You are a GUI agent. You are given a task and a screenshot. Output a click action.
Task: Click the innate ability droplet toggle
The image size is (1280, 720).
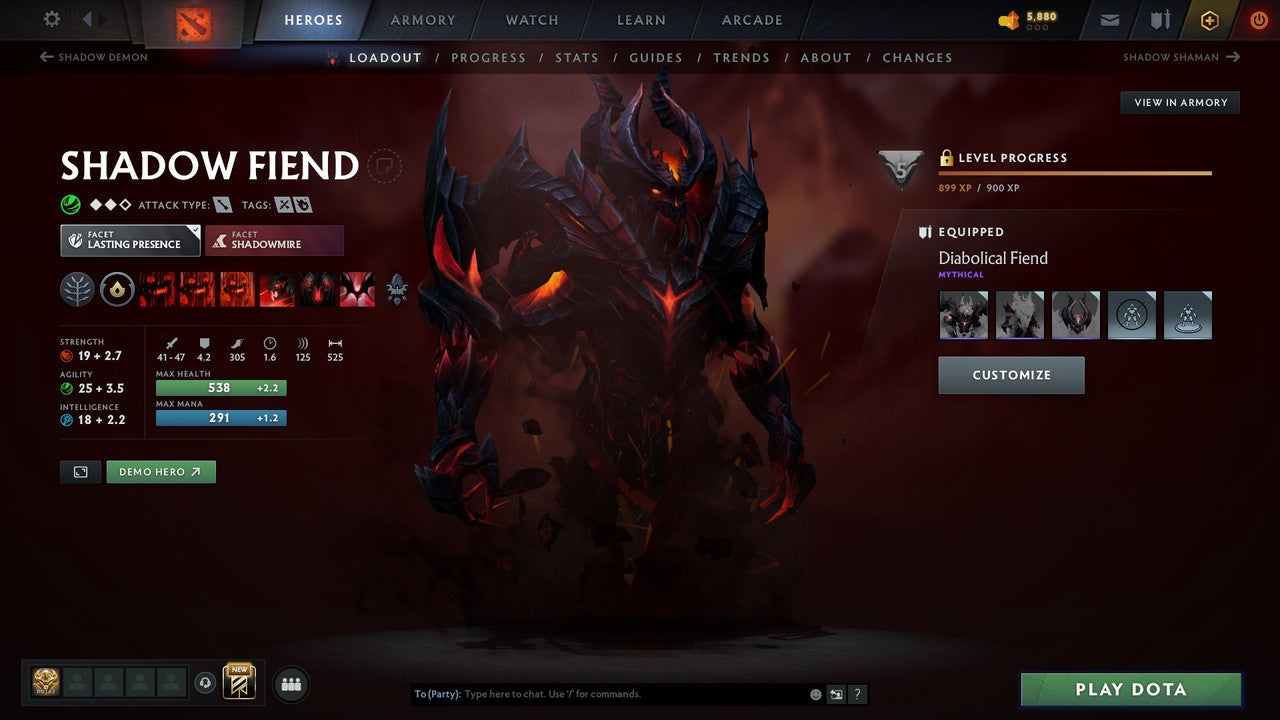click(x=118, y=289)
